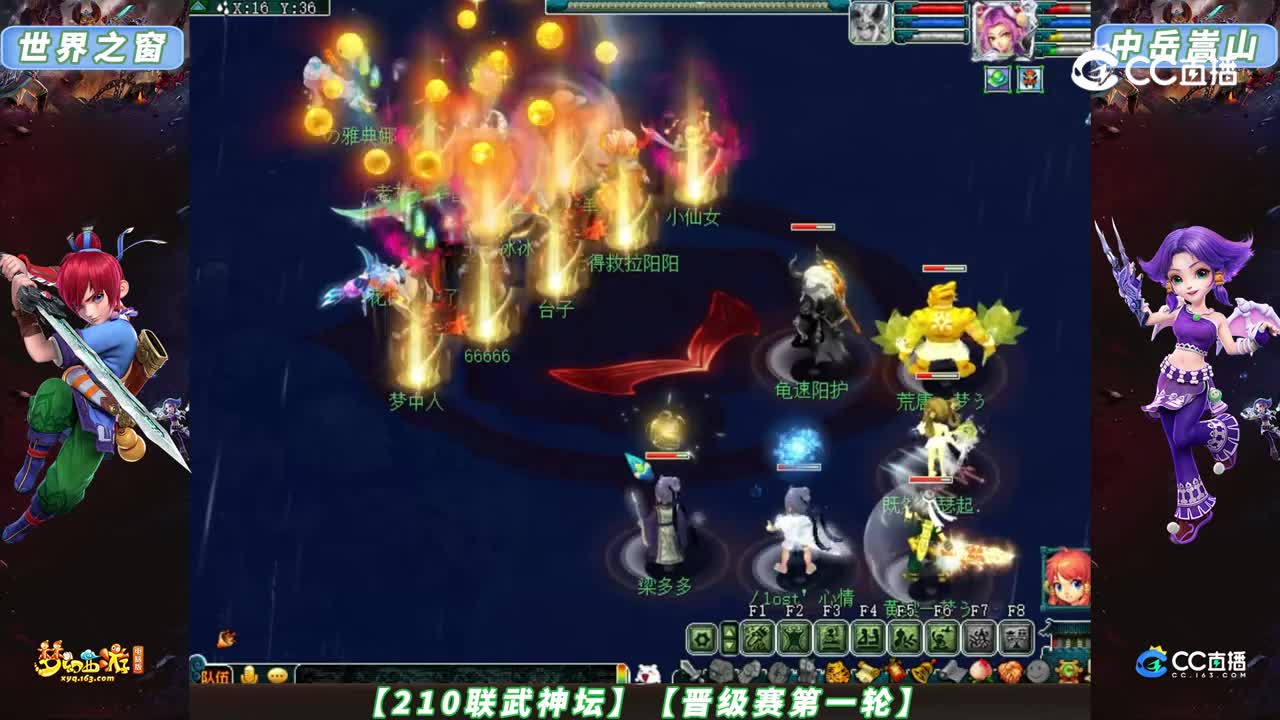Select the F8 skill slot icon

pyautogui.click(x=1015, y=638)
